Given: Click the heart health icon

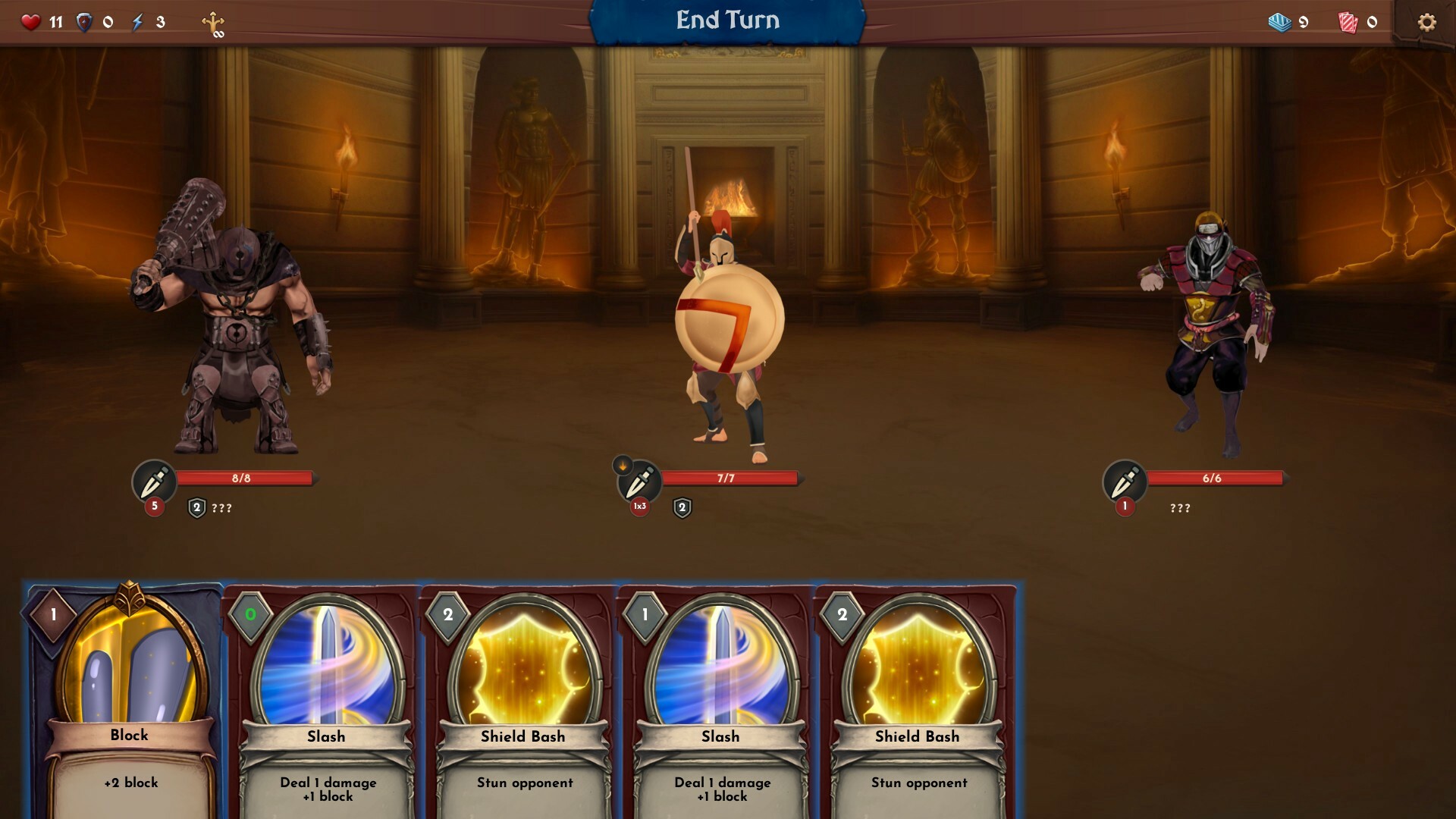Looking at the screenshot, I should [30, 22].
